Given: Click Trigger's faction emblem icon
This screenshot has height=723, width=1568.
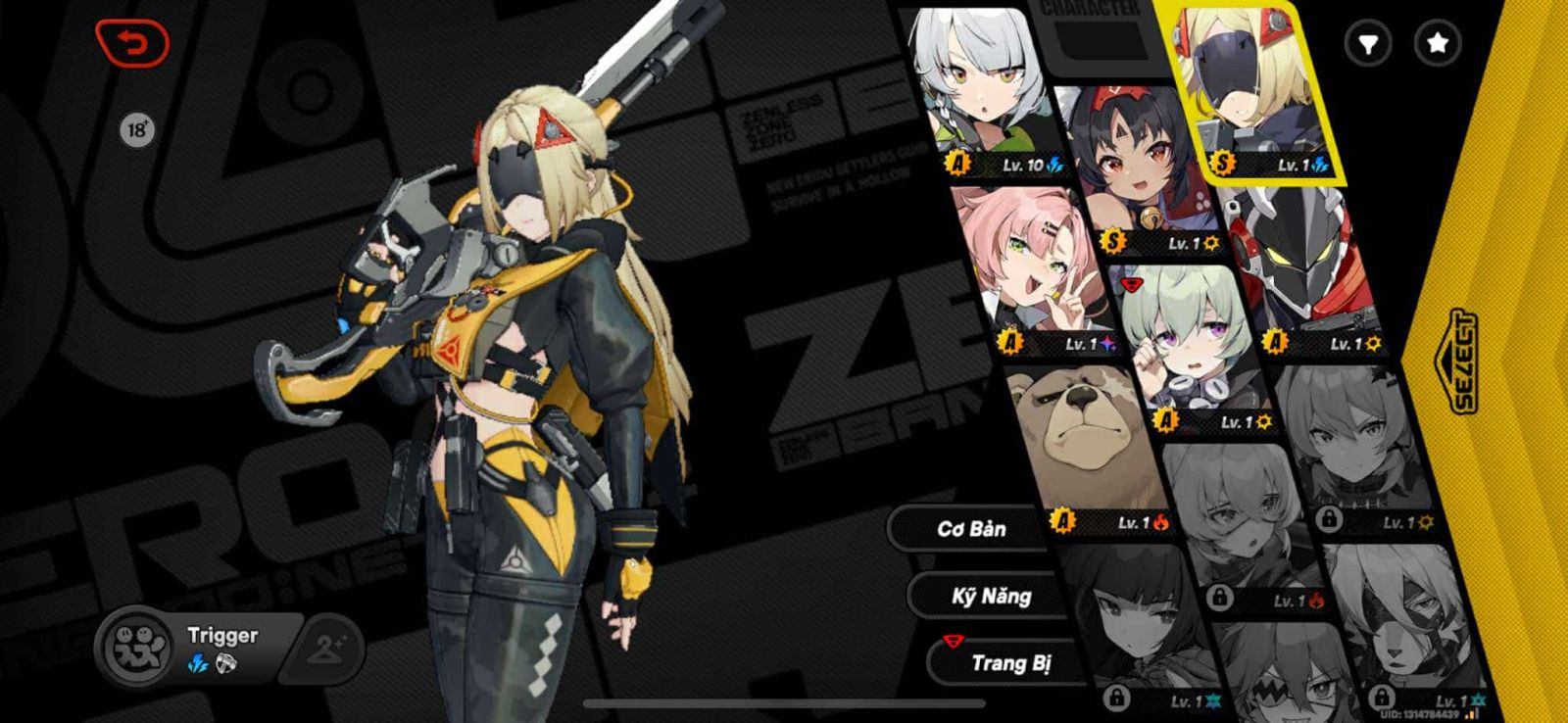Looking at the screenshot, I should pyautogui.click(x=137, y=647).
